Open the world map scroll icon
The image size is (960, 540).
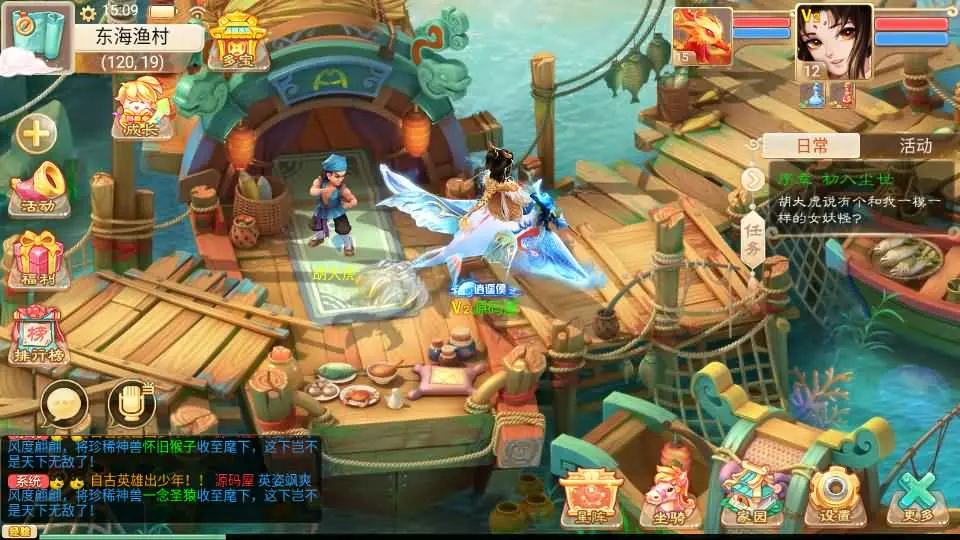pyautogui.click(x=37, y=35)
